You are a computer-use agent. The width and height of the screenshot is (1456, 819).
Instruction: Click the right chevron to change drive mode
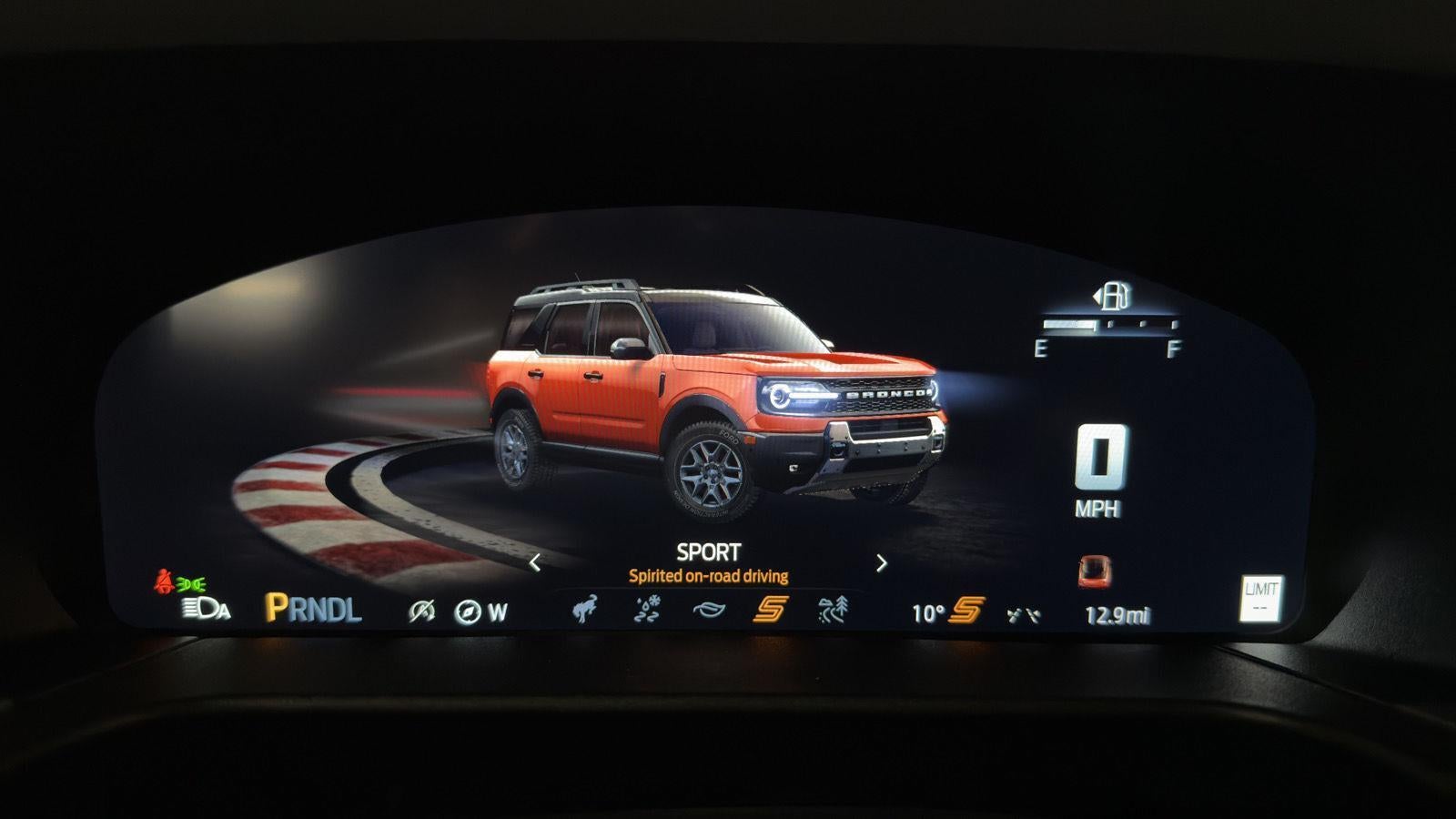pyautogui.click(x=881, y=562)
